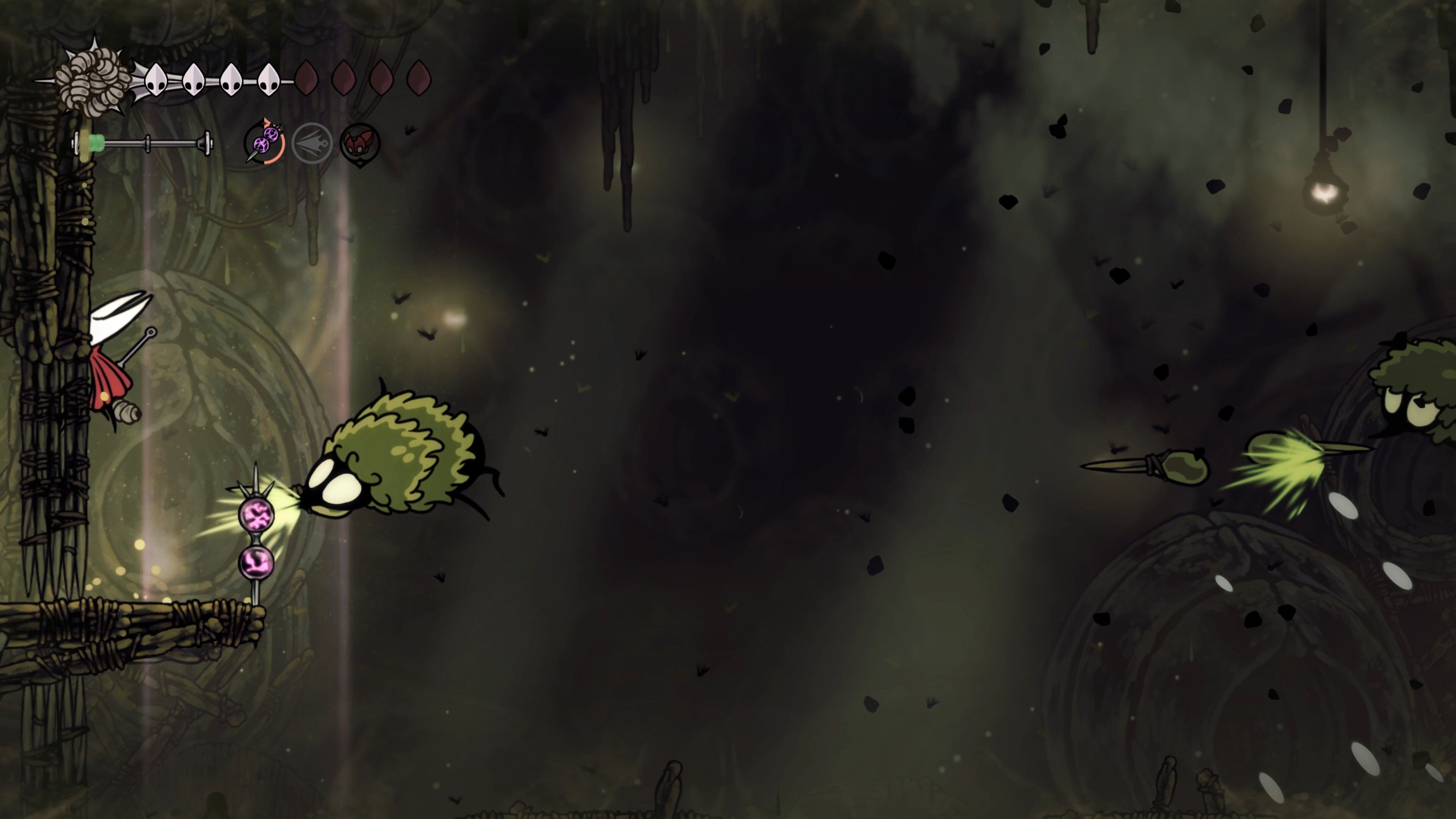Click the first white health mask
Viewport: 1456px width, 819px height.
coord(156,79)
